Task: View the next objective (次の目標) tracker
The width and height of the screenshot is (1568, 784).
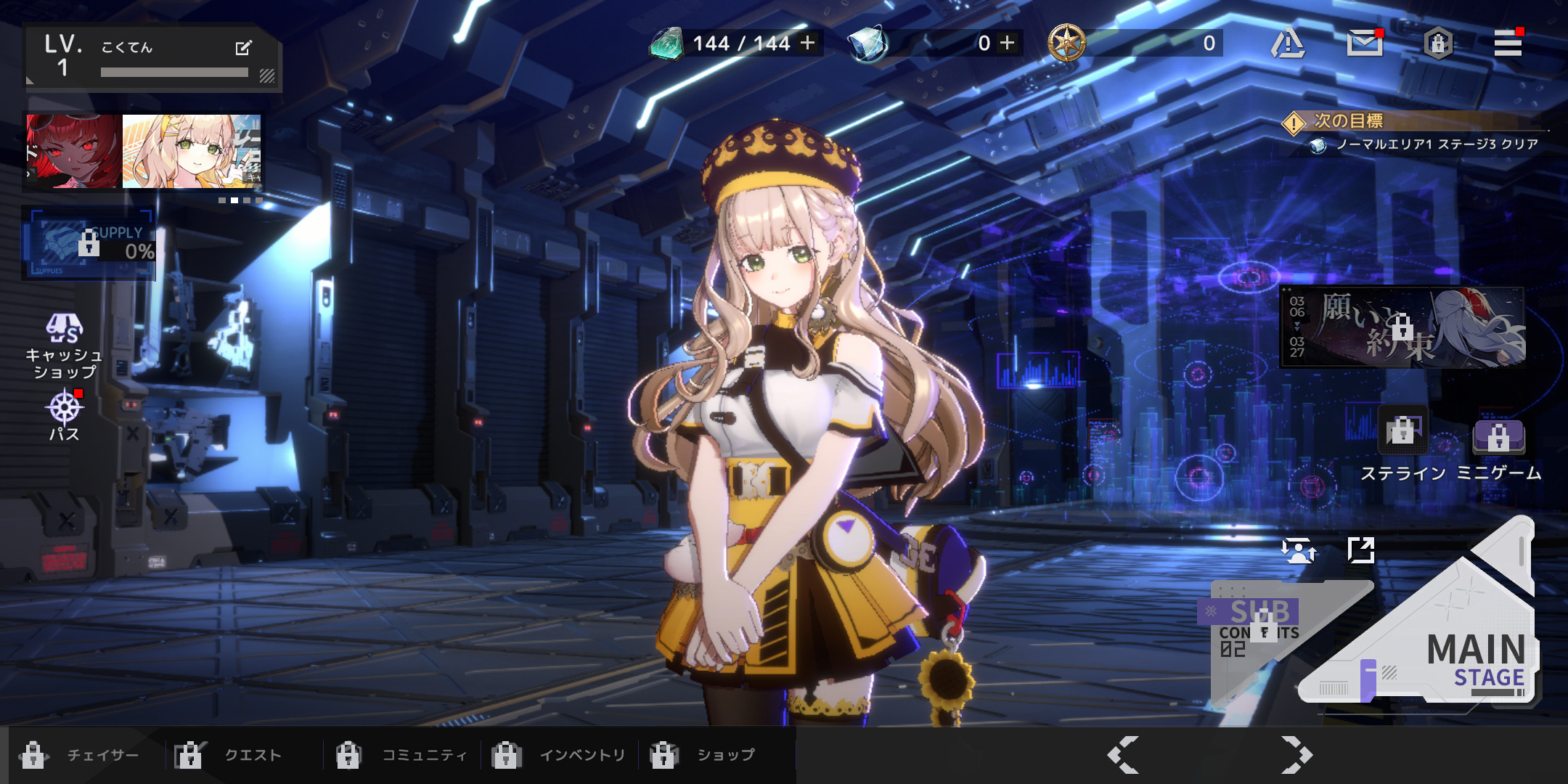Action: [x=1416, y=133]
